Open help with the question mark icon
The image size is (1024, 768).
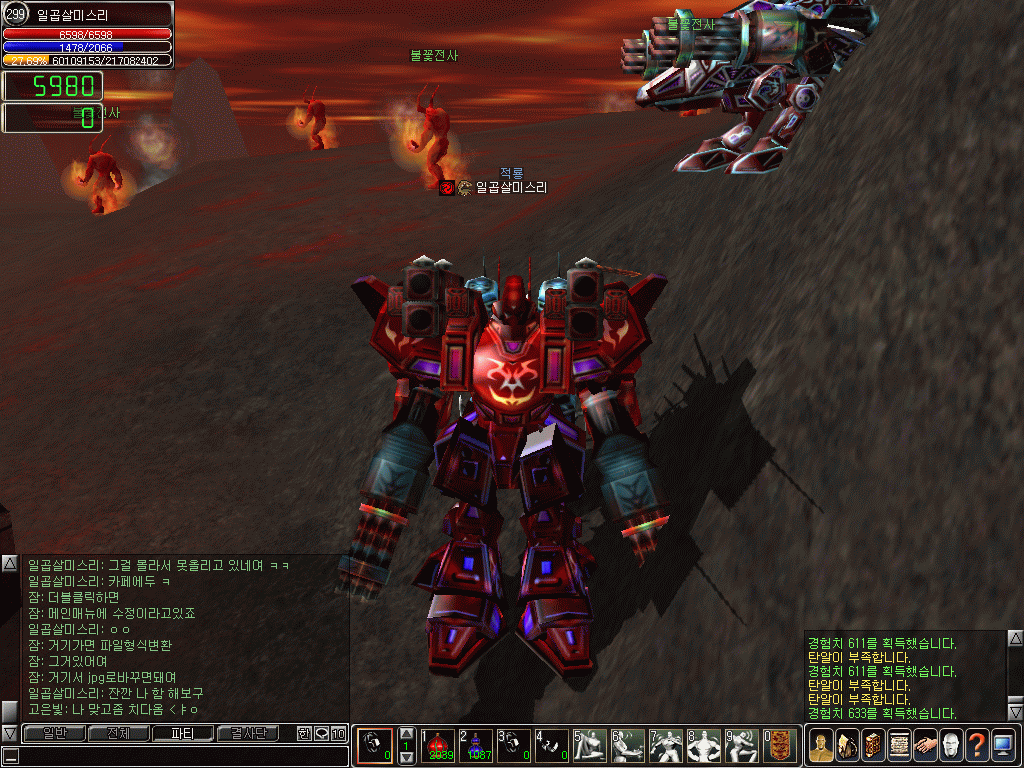[x=976, y=745]
